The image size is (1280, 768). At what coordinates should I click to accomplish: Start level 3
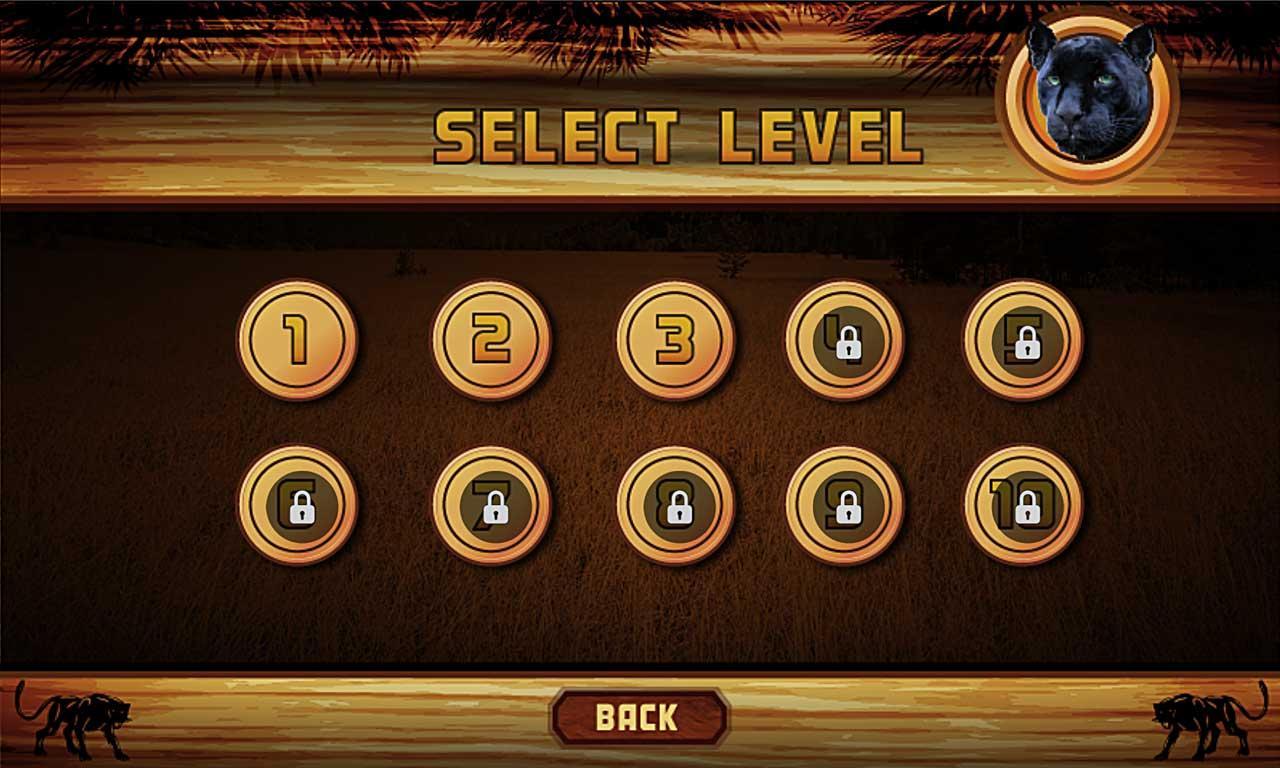(675, 340)
